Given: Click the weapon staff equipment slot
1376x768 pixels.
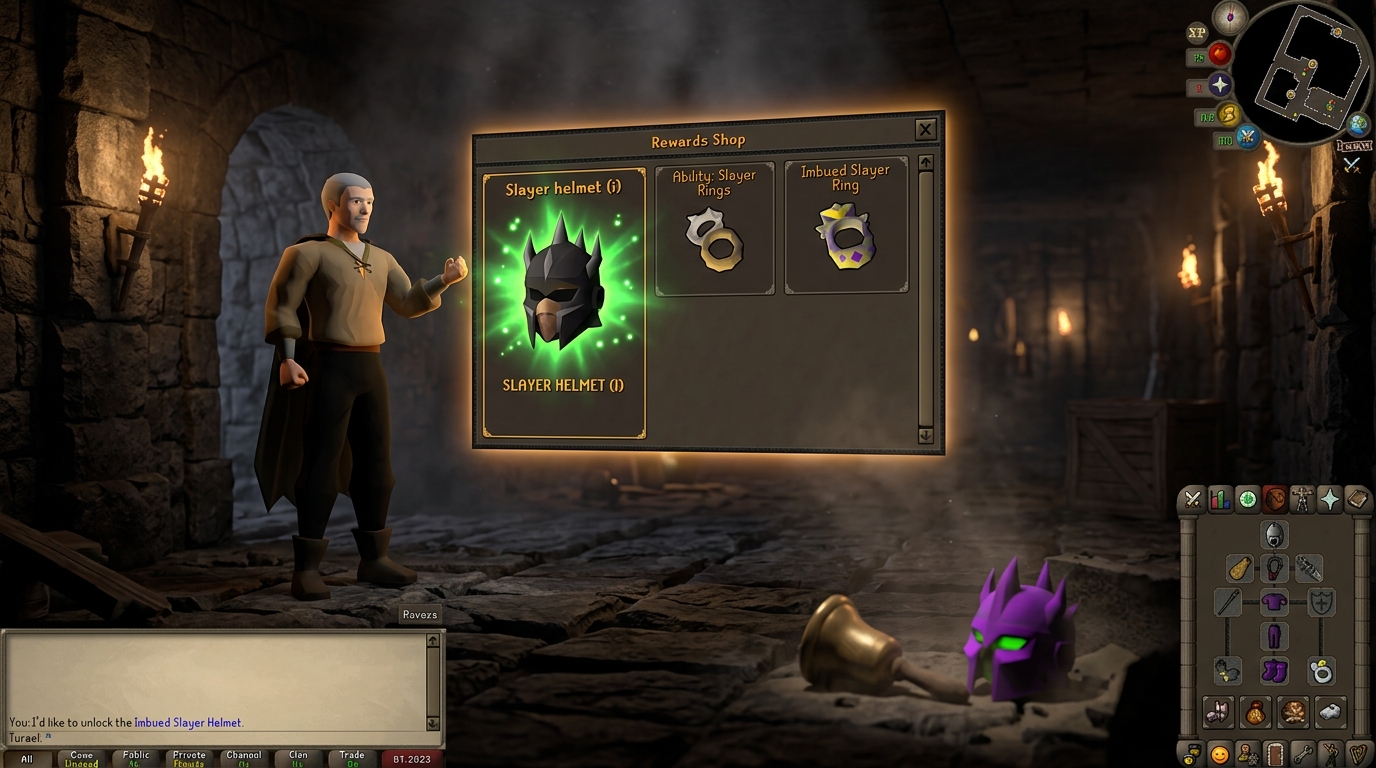Looking at the screenshot, I should 1226,601.
